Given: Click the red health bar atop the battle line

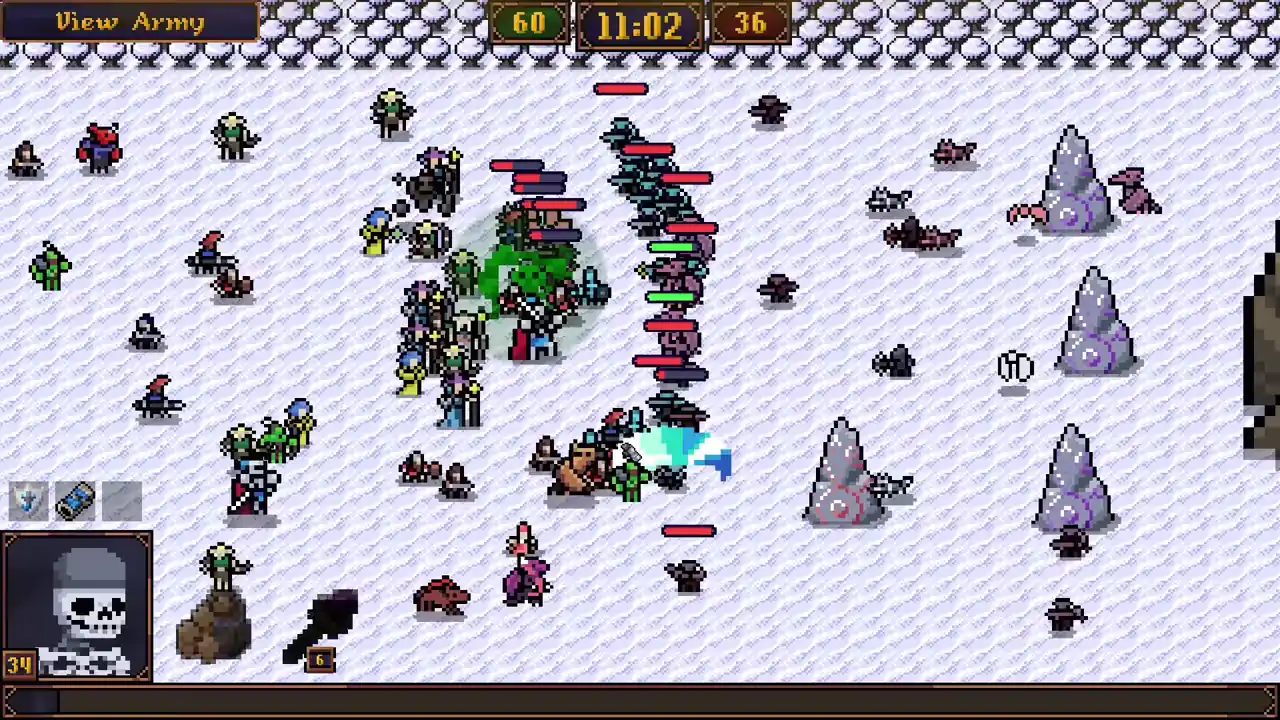Looking at the screenshot, I should pyautogui.click(x=622, y=90).
